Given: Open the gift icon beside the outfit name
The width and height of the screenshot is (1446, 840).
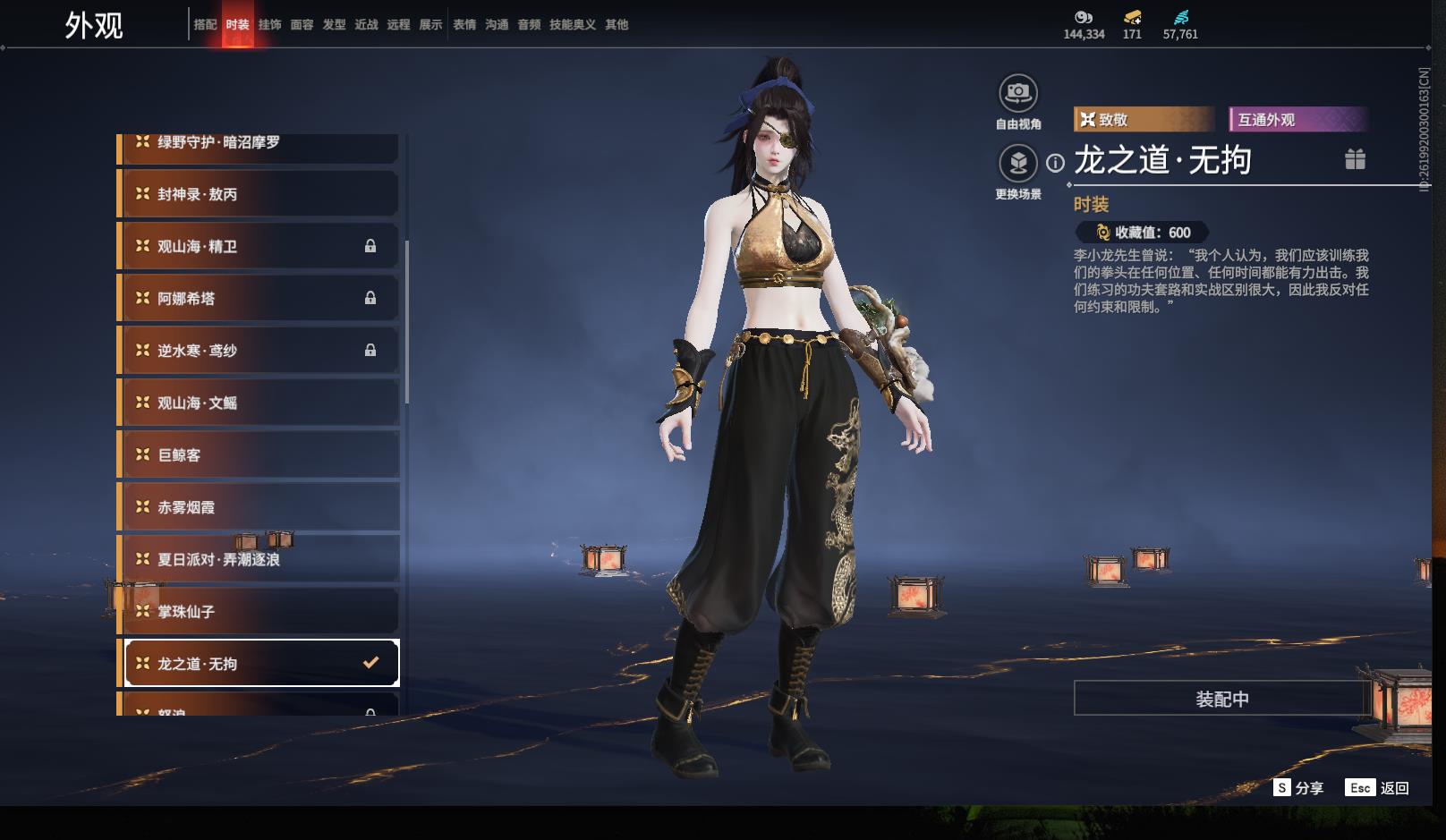Looking at the screenshot, I should (1355, 159).
